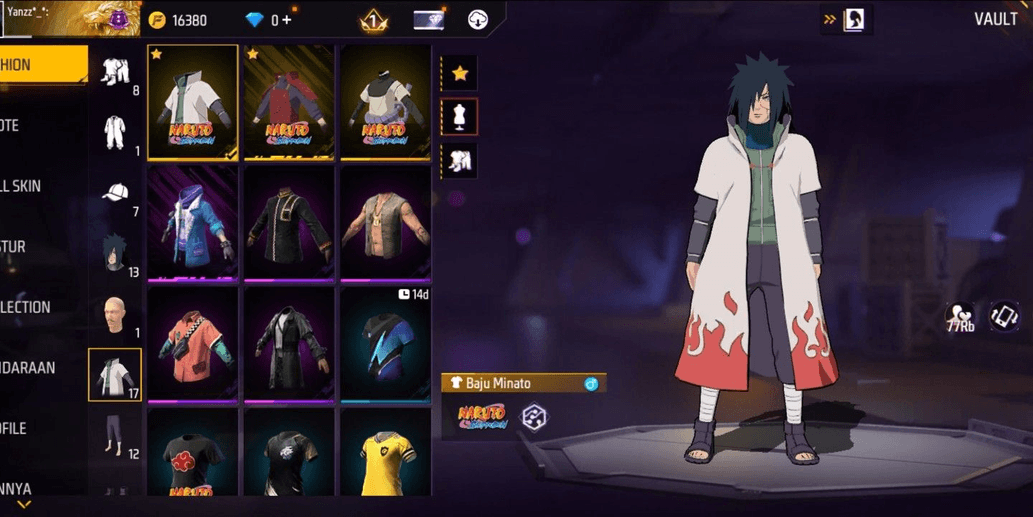Select the black long trench coat

coord(289,343)
